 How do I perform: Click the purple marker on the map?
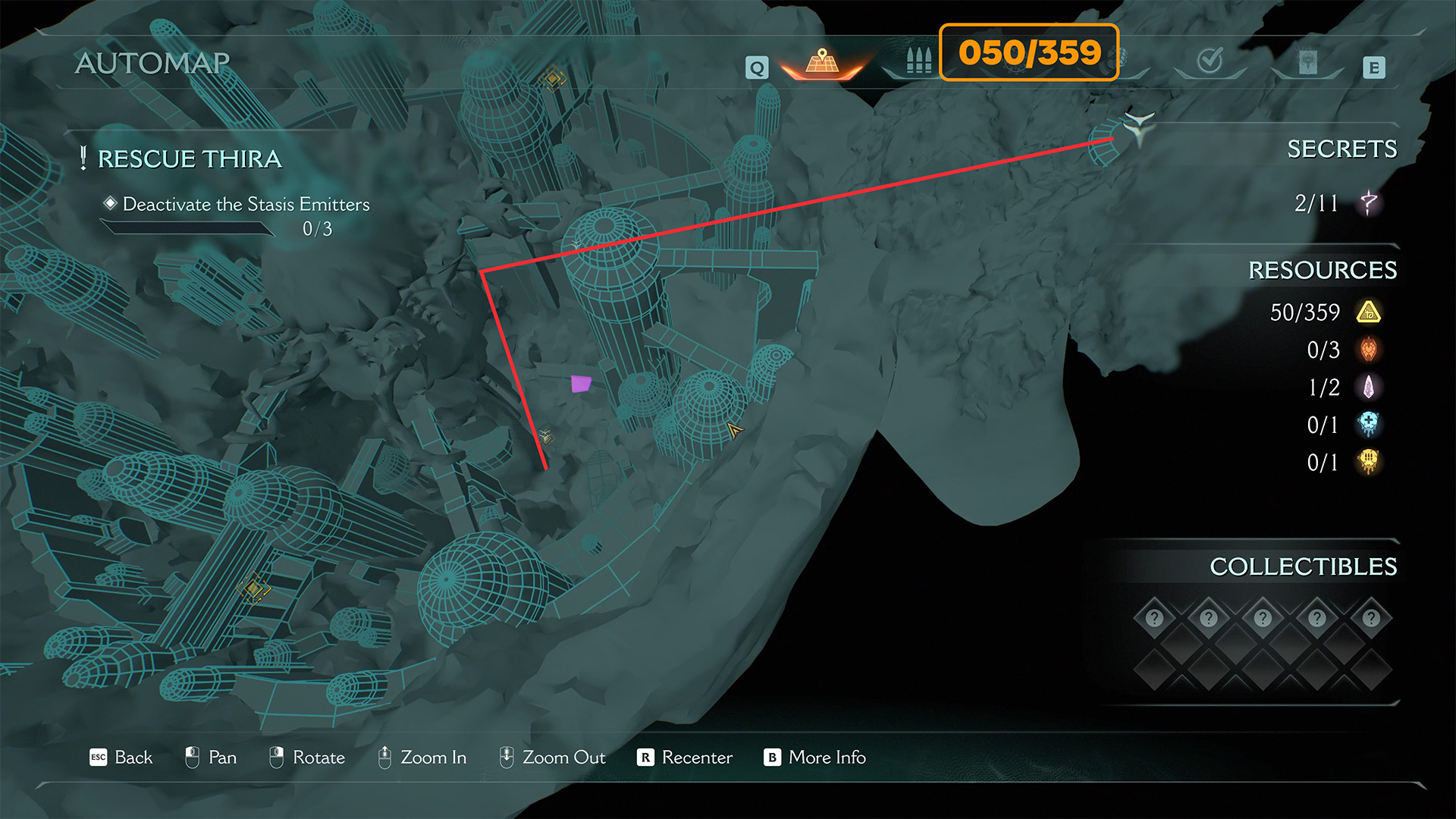(581, 384)
